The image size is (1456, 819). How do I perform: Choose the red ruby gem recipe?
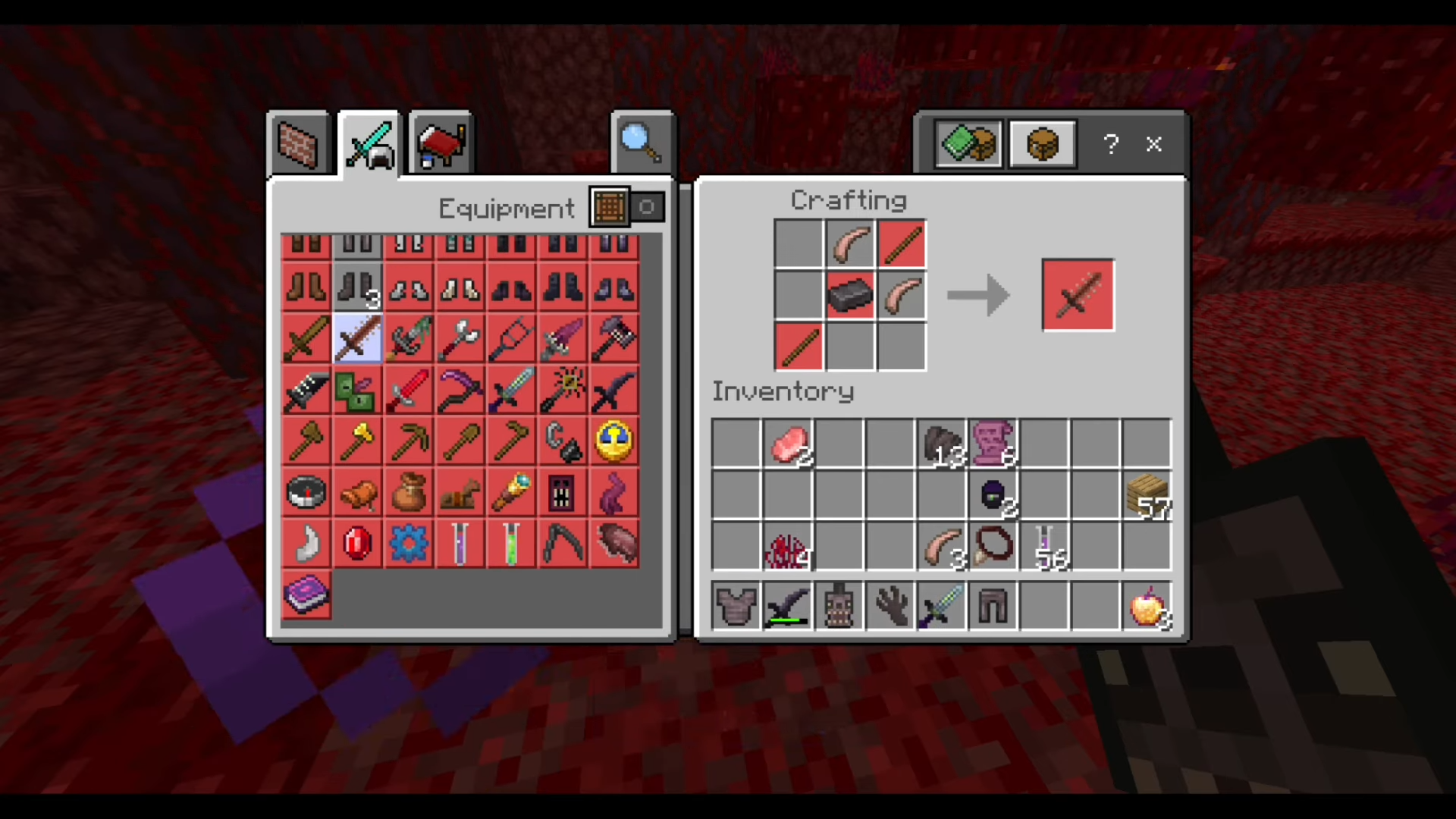357,544
